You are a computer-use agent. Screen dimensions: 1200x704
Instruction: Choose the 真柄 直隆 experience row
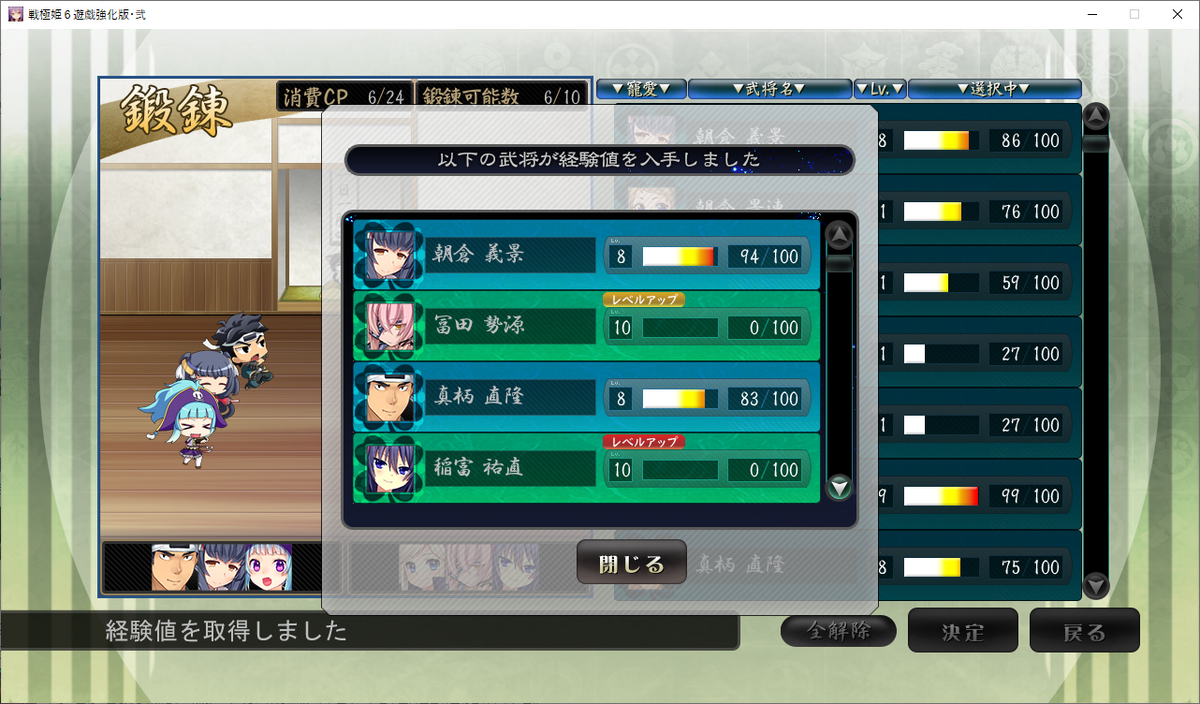[586, 398]
